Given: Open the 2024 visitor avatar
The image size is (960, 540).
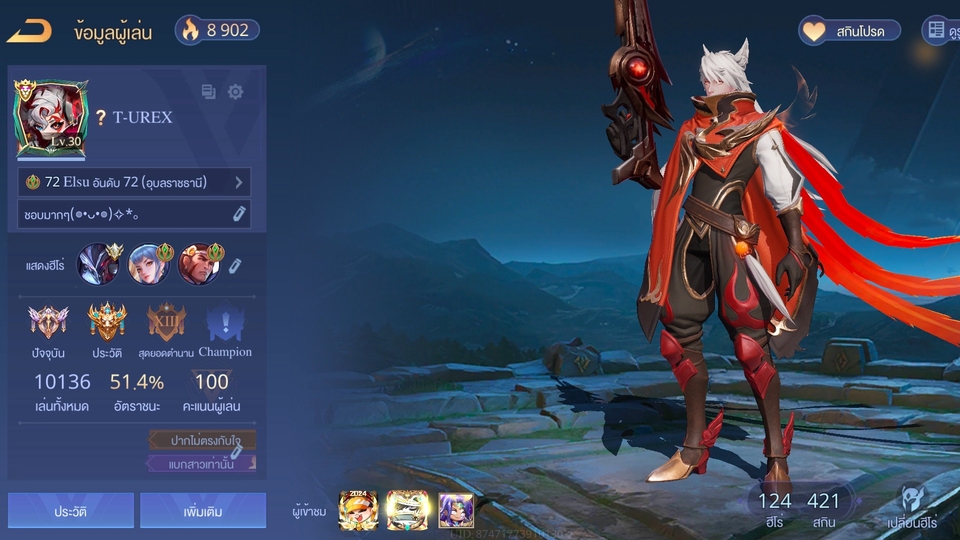Looking at the screenshot, I should [358, 510].
